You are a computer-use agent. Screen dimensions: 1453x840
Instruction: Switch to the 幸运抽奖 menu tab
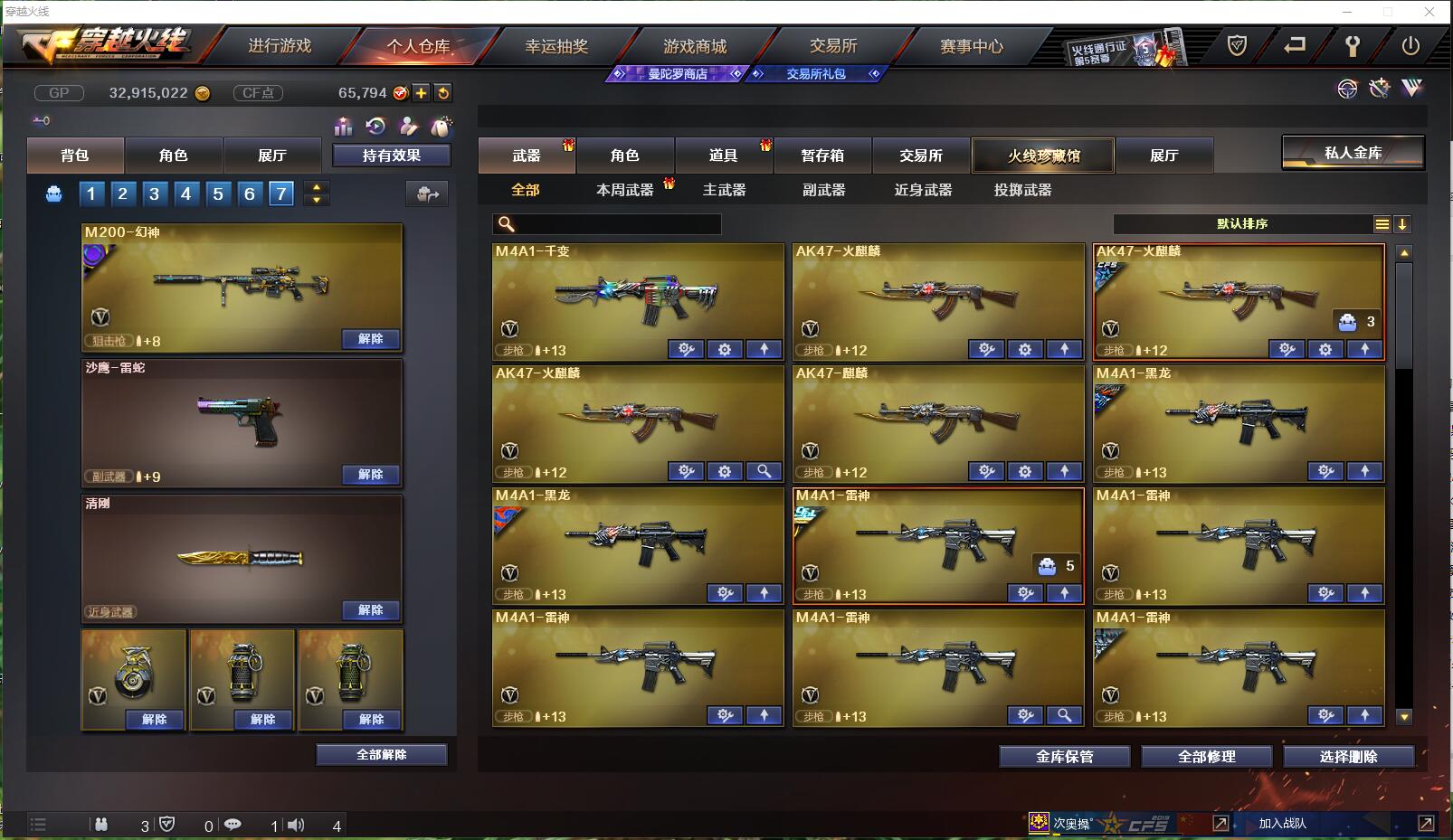[558, 46]
